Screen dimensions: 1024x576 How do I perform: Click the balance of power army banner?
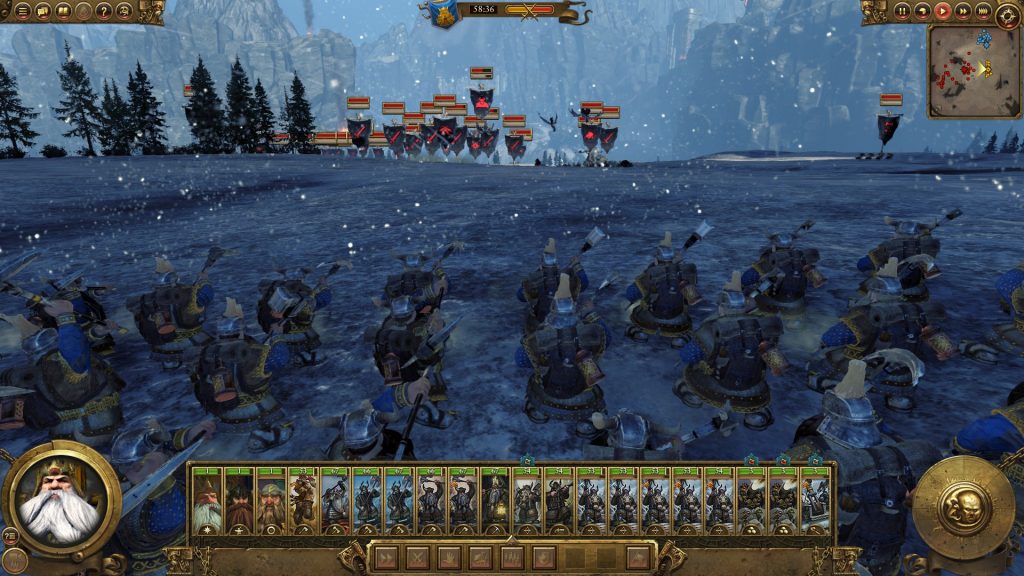pyautogui.click(x=444, y=12)
